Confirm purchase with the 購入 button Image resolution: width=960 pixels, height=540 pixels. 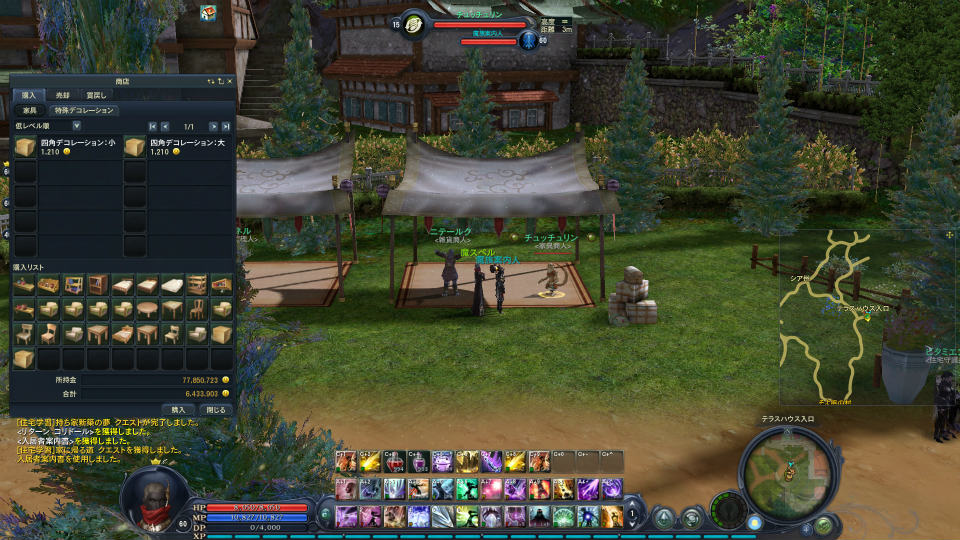[178, 409]
